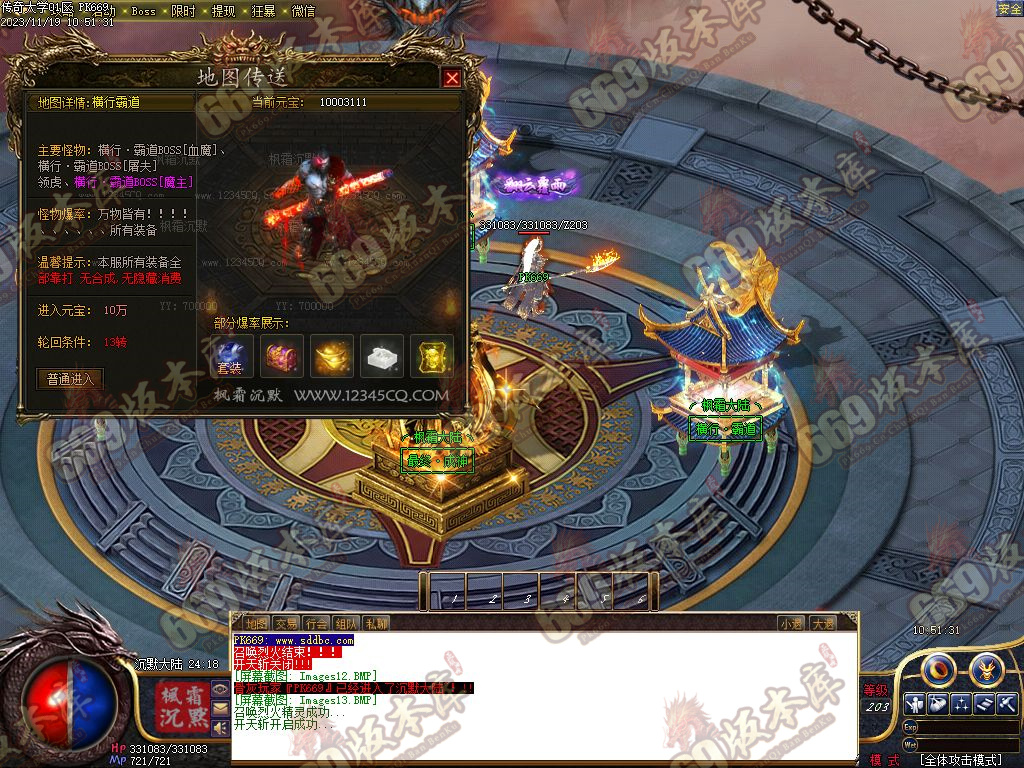Select the gold ingot drop icon
Screen dimensions: 1024x768
pyautogui.click(x=332, y=356)
